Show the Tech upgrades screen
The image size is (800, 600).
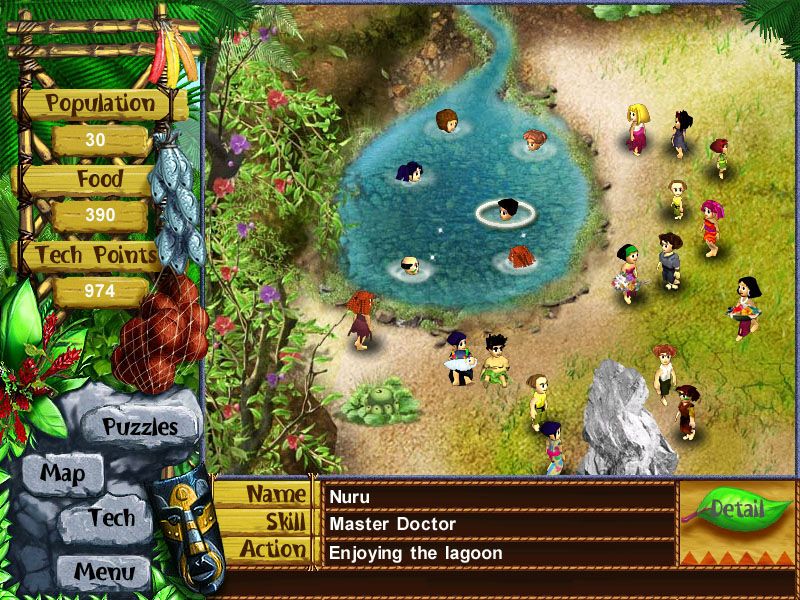point(110,518)
